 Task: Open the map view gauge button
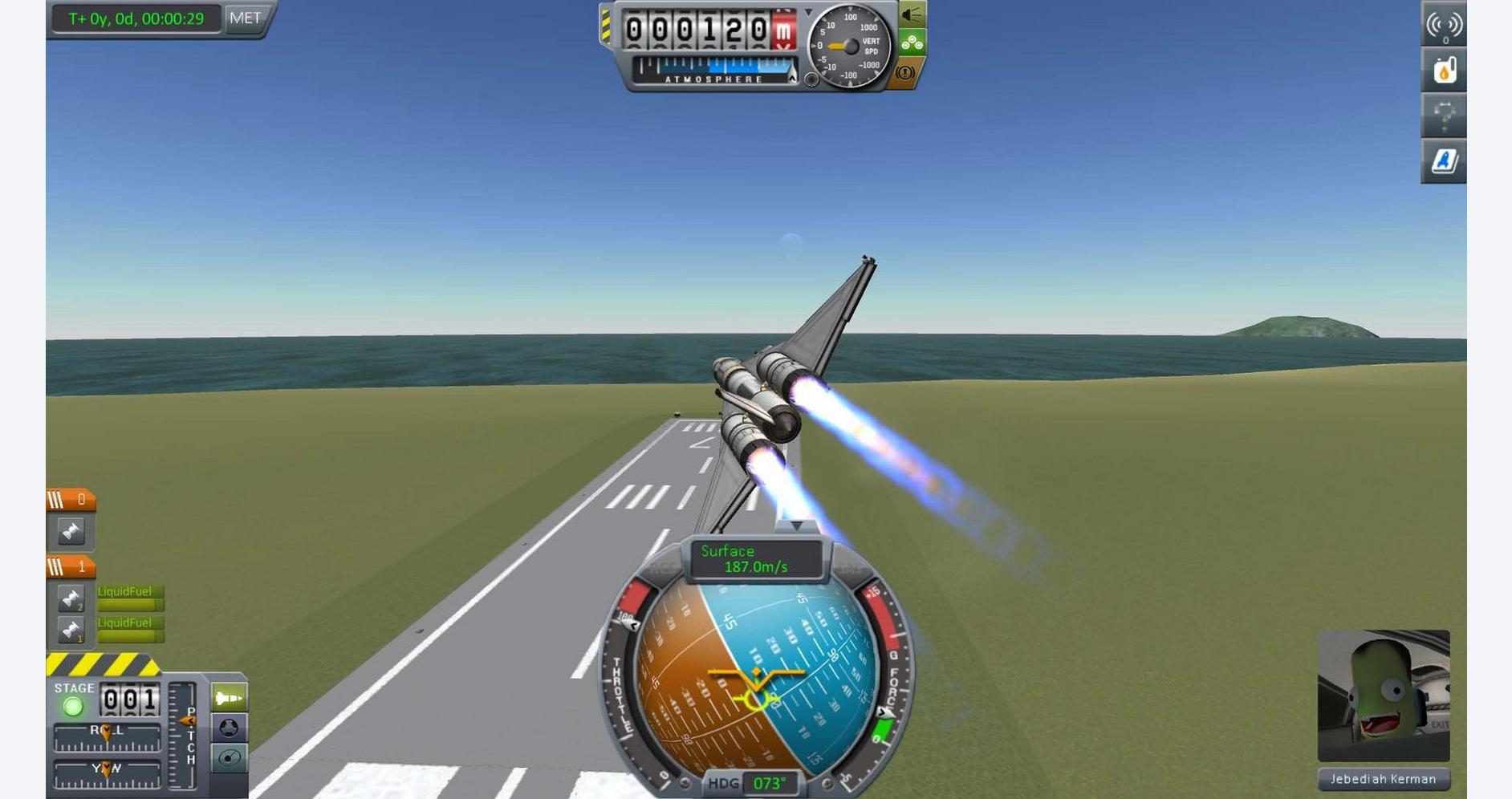point(229,757)
